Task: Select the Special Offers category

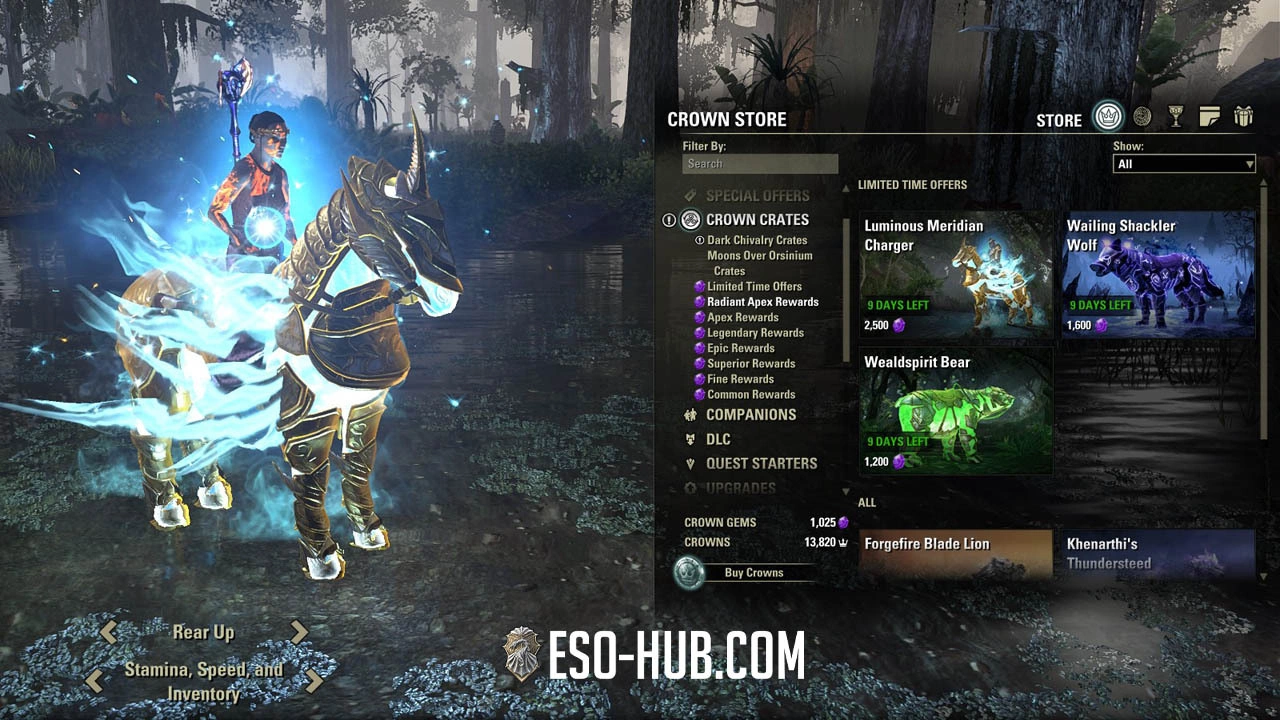Action: point(757,196)
